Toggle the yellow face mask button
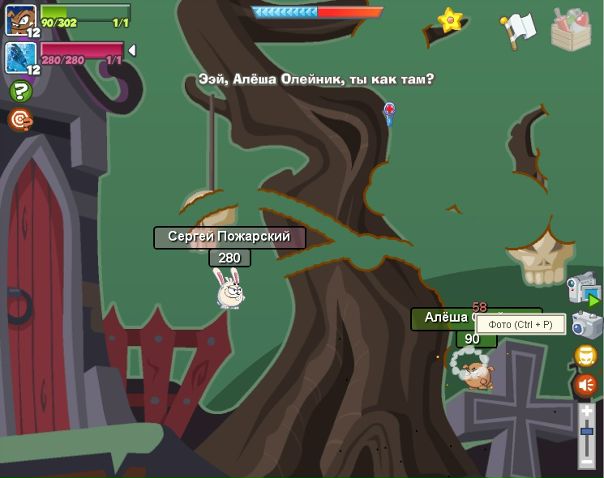Image resolution: width=604 pixels, height=478 pixels. tap(586, 356)
